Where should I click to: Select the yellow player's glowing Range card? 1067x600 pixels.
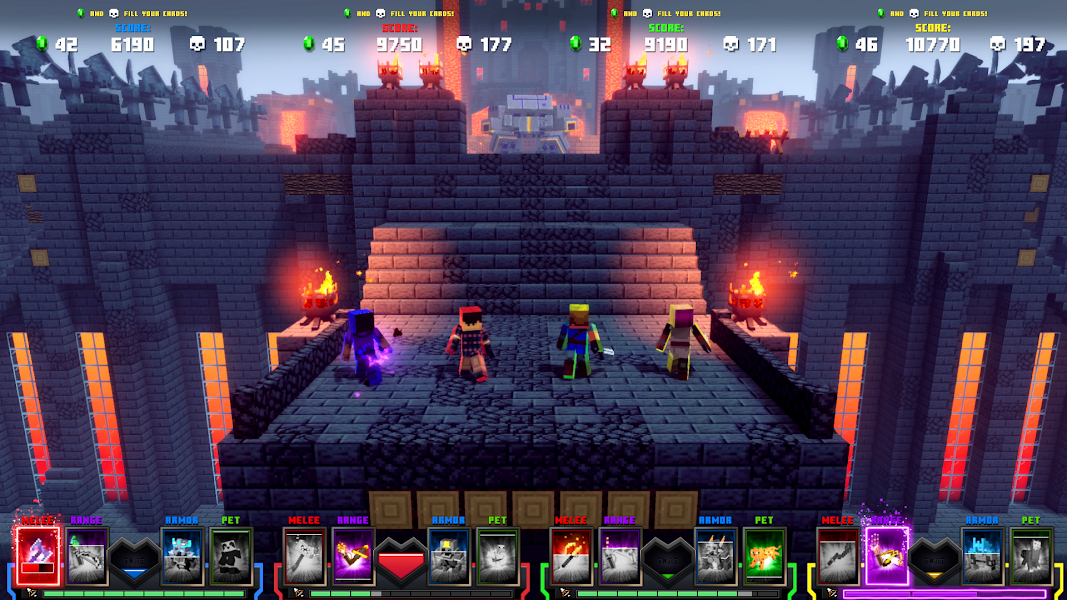(886, 555)
